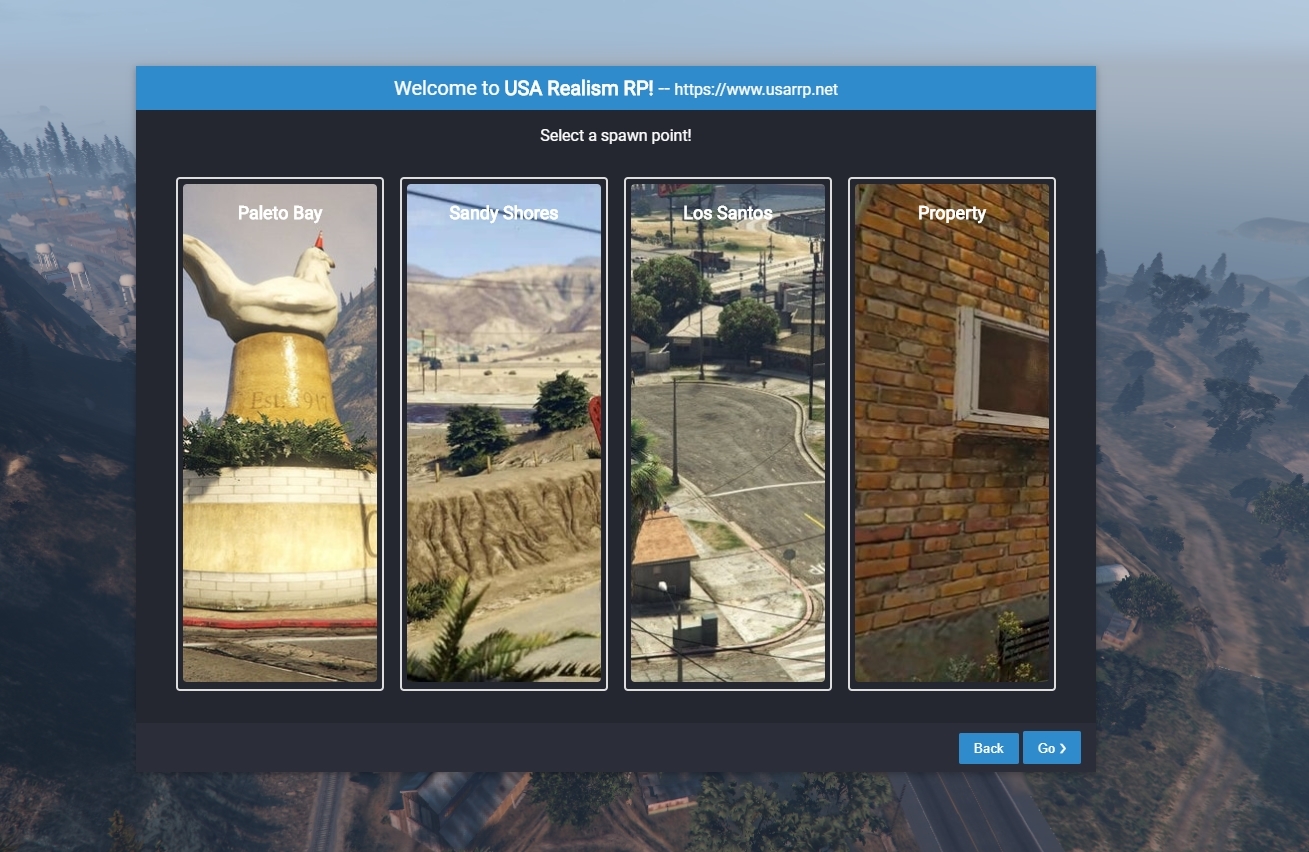The height and width of the screenshot is (852, 1309).
Task: Open the usarrp.net website link
Action: [x=756, y=90]
